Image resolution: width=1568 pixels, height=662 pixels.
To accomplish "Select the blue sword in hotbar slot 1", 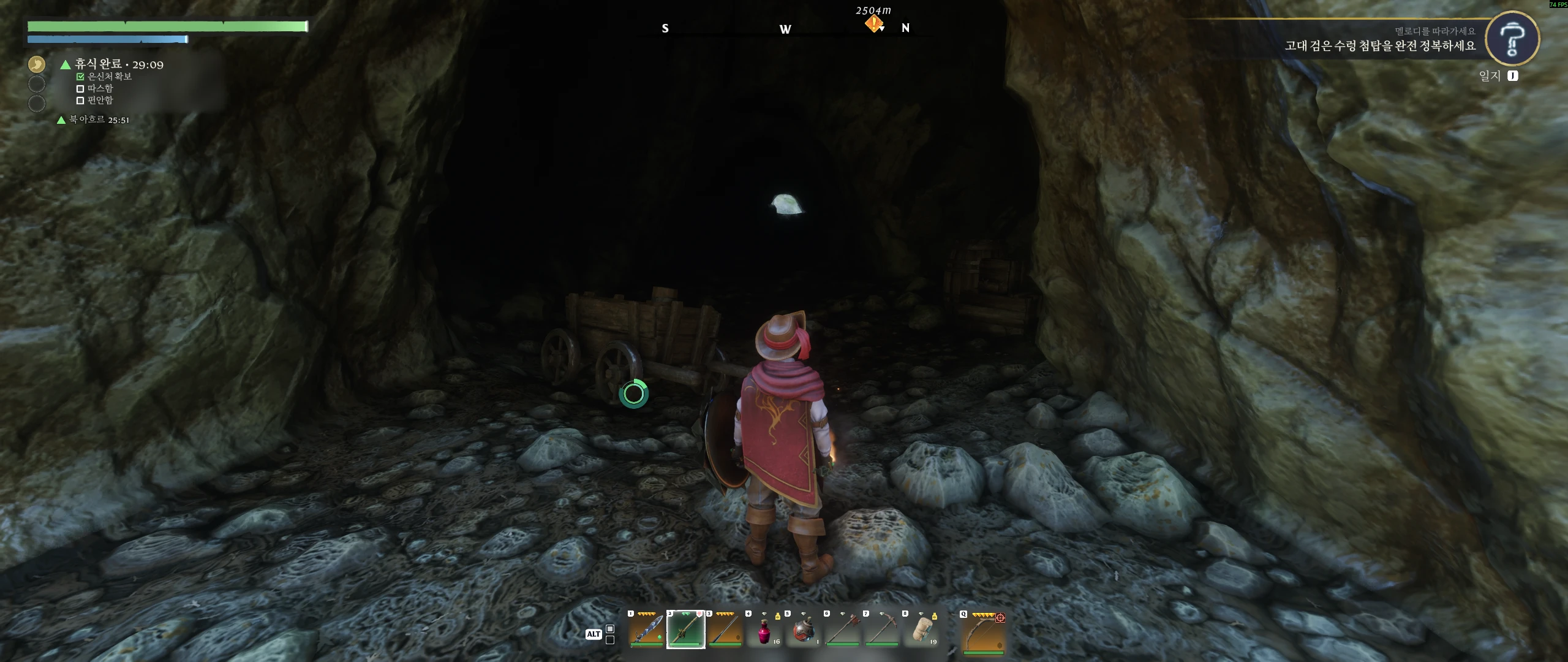I will point(646,630).
